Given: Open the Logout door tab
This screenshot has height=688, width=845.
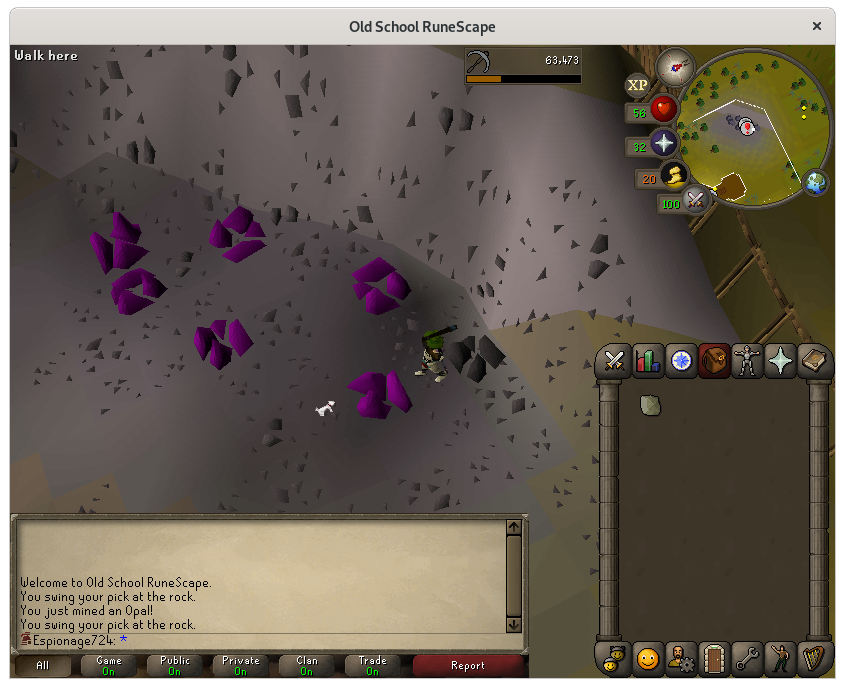Looking at the screenshot, I should (714, 658).
